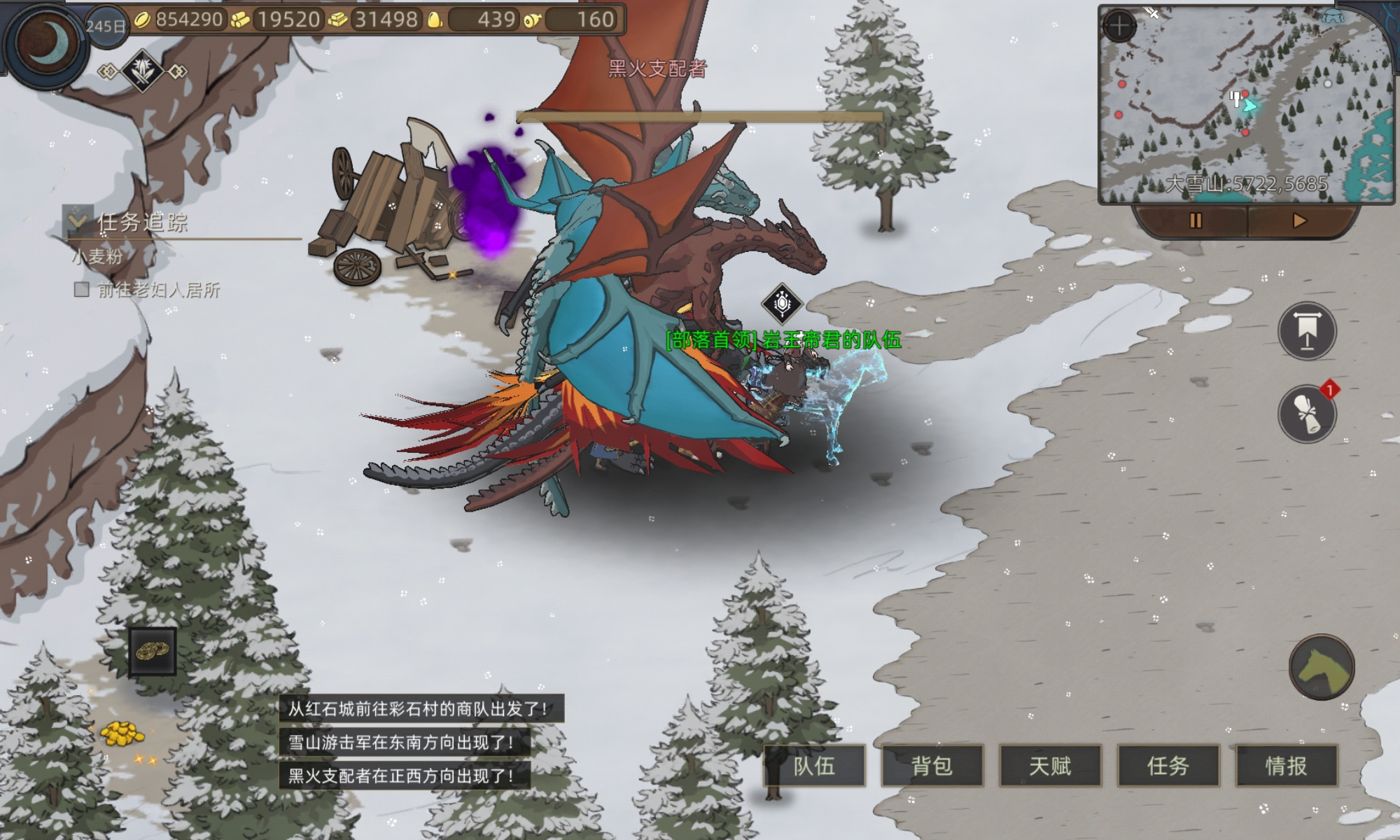Click the gold coins loot icon

tap(153, 651)
